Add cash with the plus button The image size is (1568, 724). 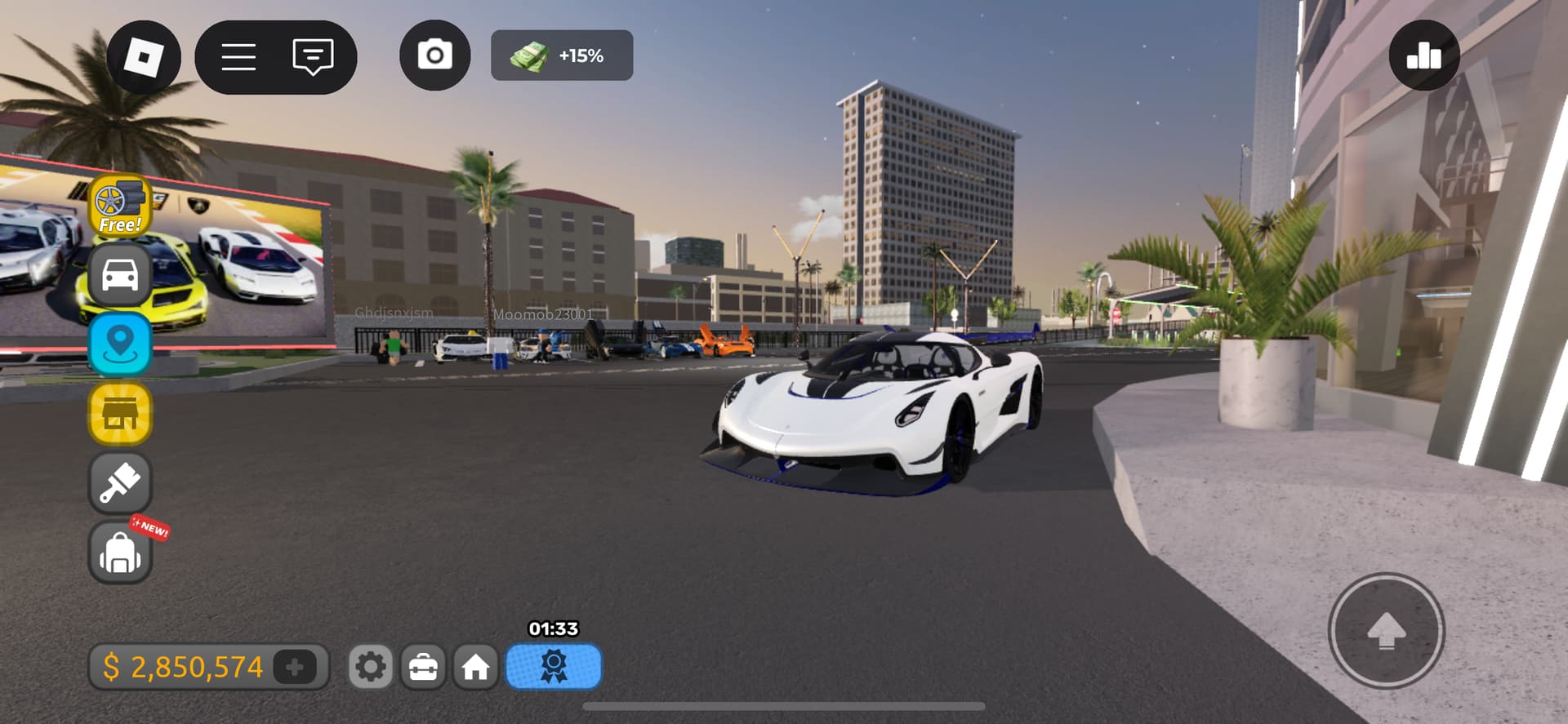295,667
